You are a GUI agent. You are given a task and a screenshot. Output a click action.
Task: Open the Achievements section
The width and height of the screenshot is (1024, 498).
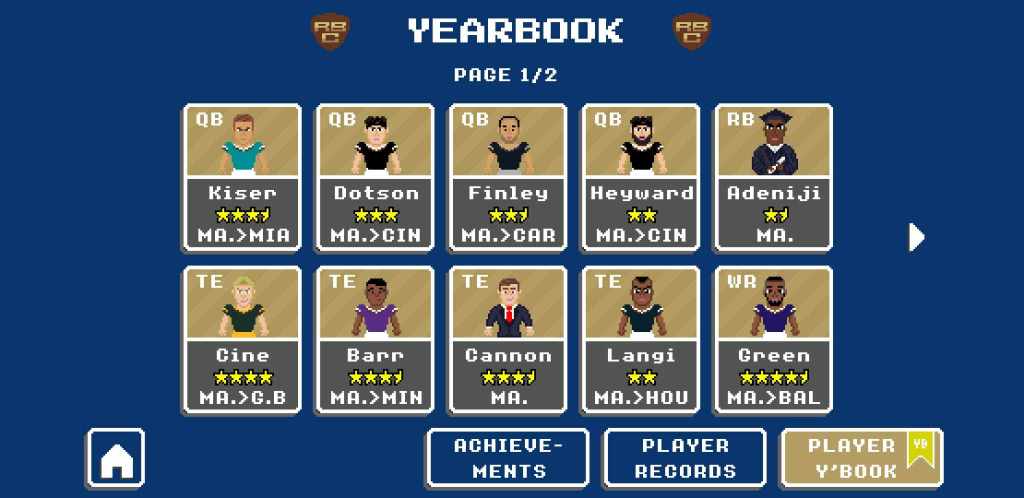pyautogui.click(x=508, y=458)
